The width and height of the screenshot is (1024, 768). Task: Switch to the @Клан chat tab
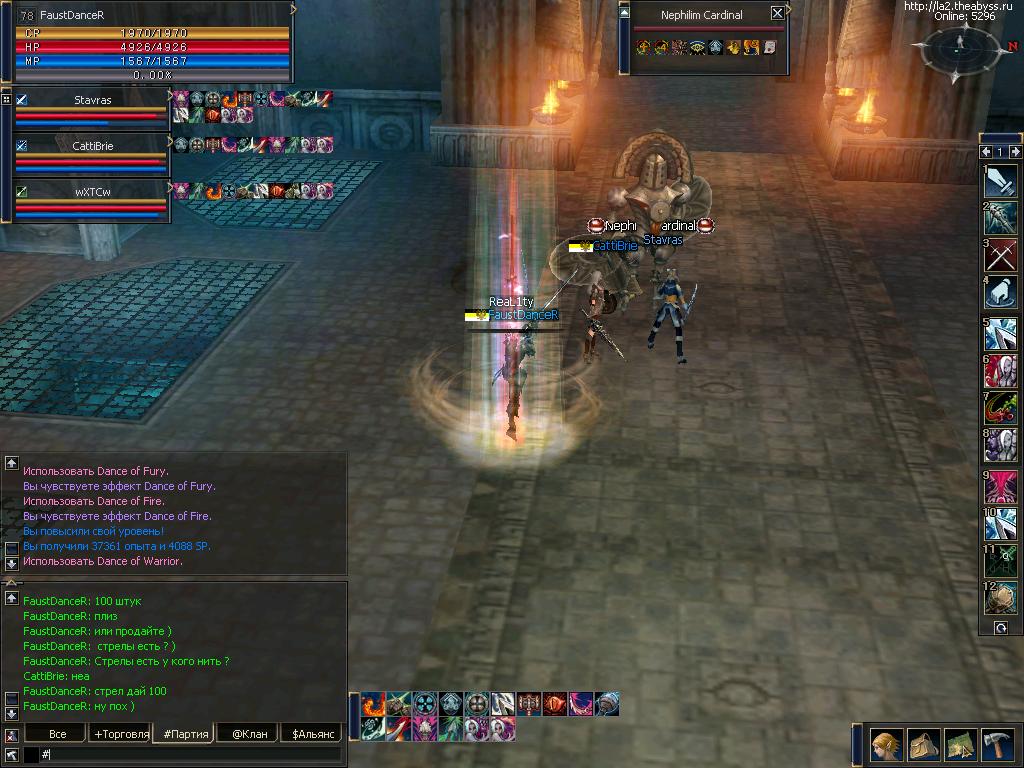(249, 734)
